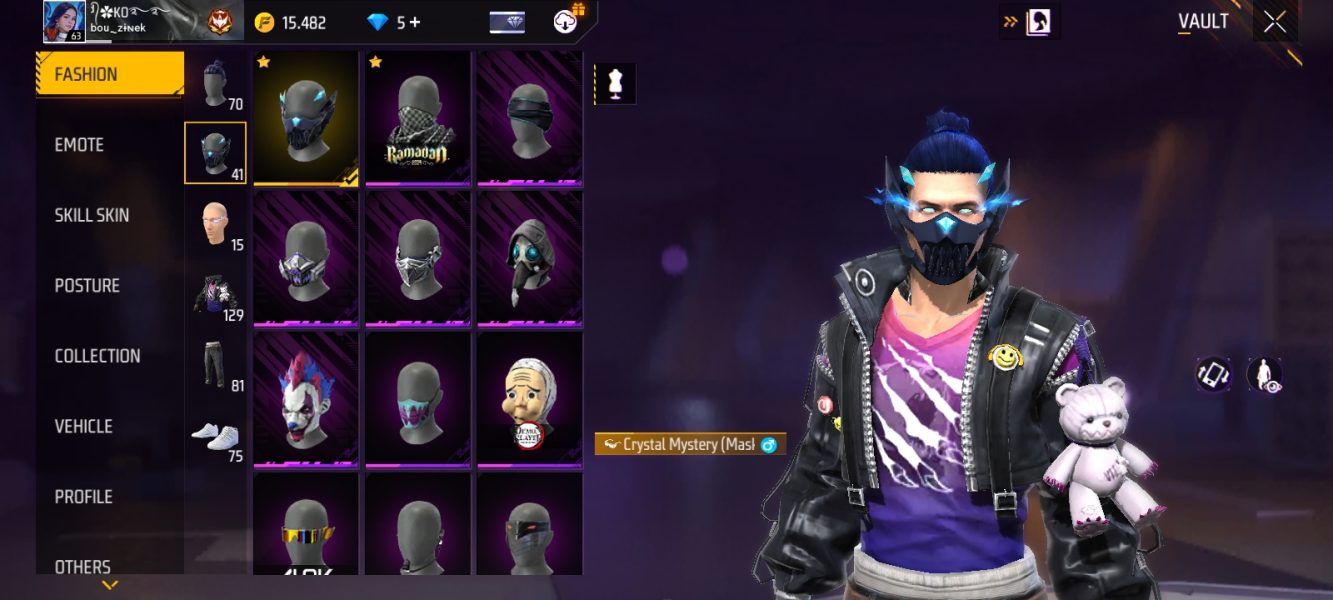Open the player profile avatar
Screen dimensions: 1333x600
pos(64,22)
